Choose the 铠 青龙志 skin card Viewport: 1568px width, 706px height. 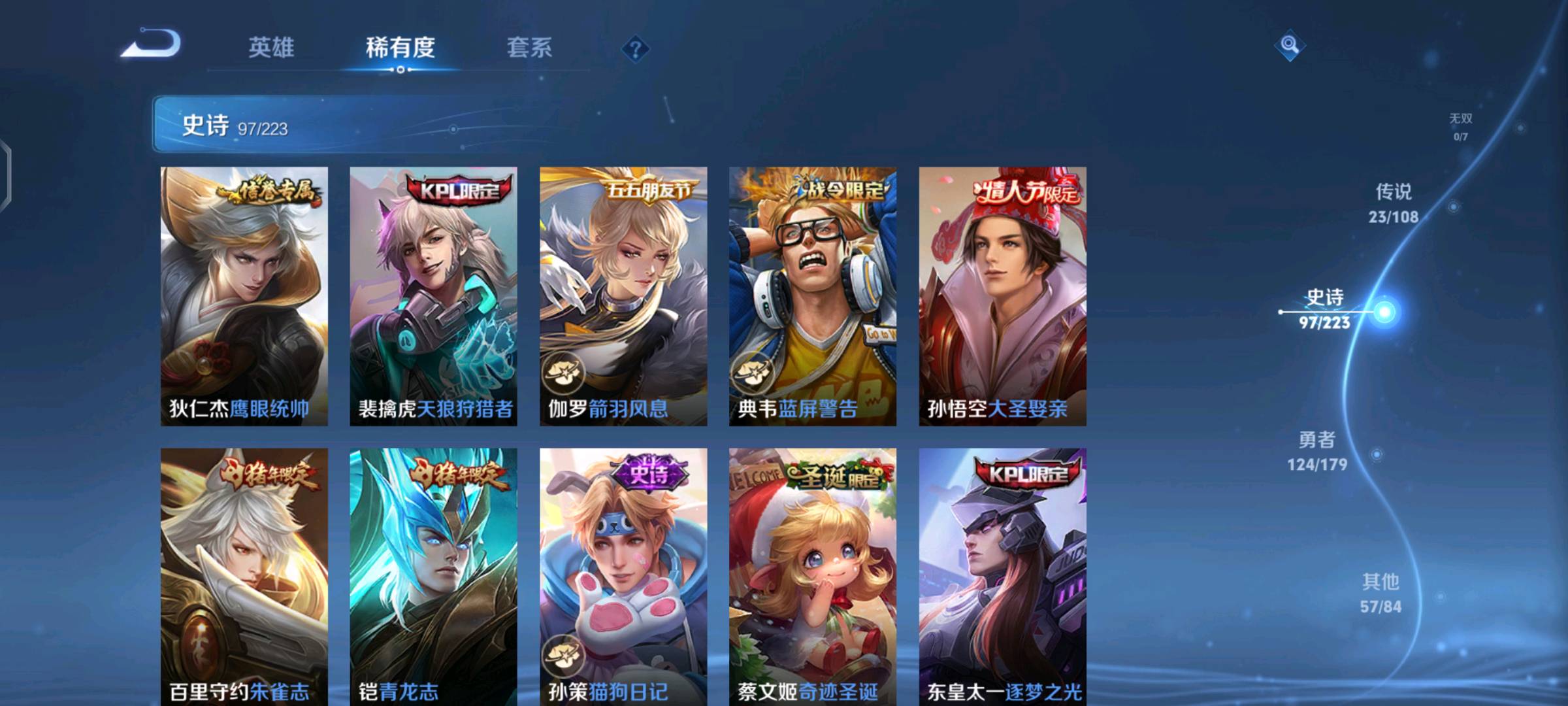point(433,577)
